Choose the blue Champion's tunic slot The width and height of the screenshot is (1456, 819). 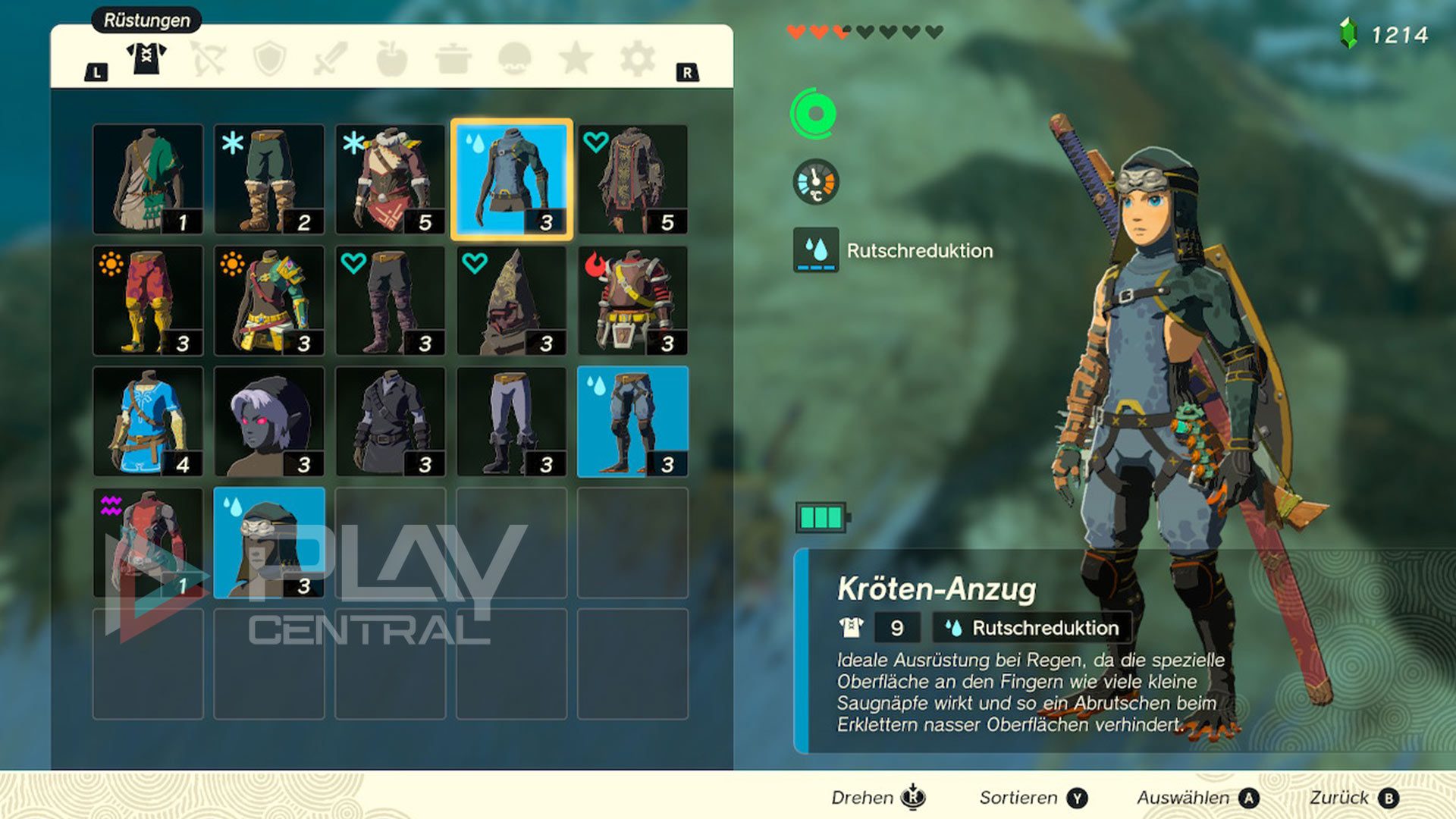[148, 422]
